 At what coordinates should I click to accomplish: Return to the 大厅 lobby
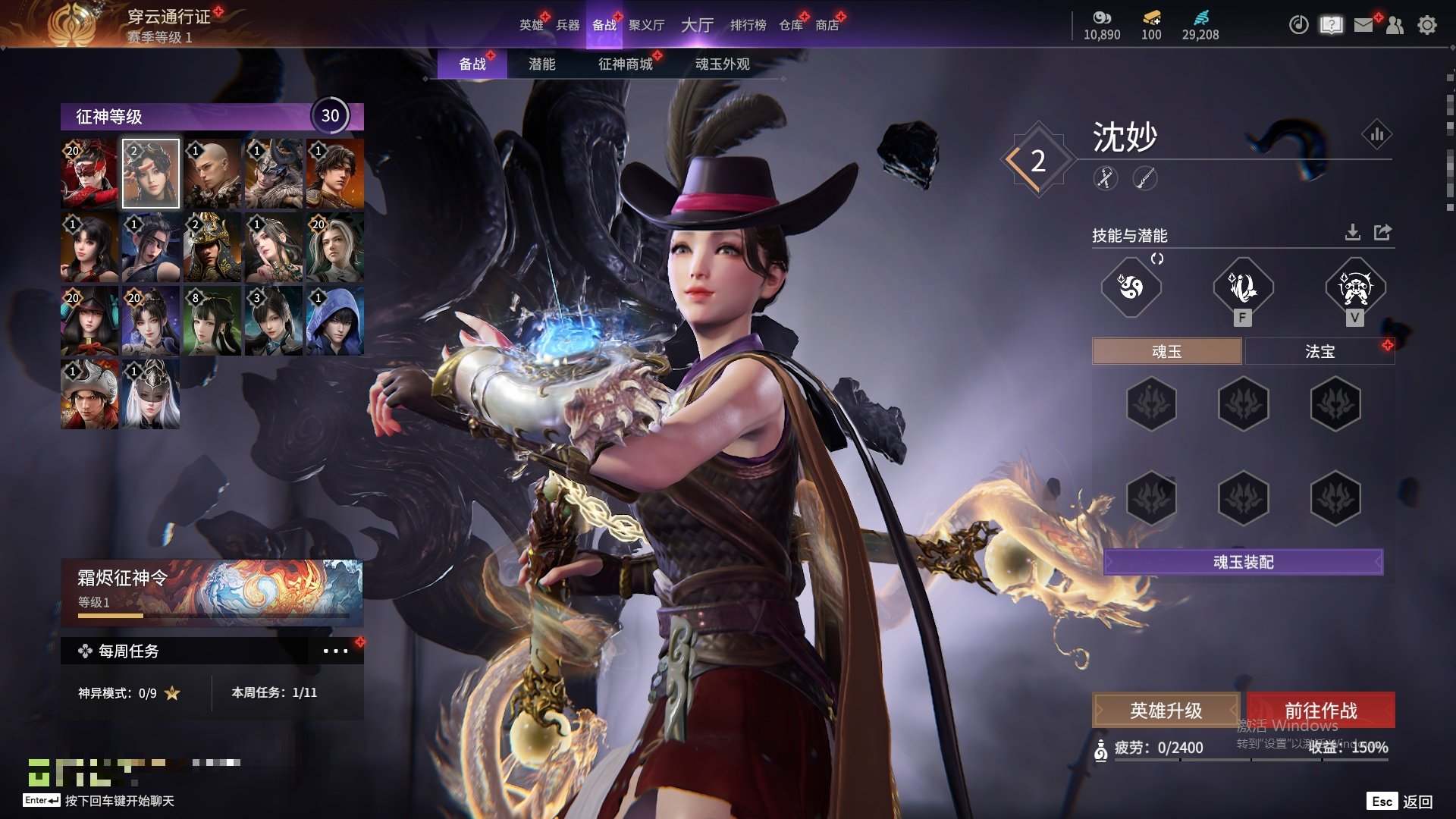coord(697,25)
